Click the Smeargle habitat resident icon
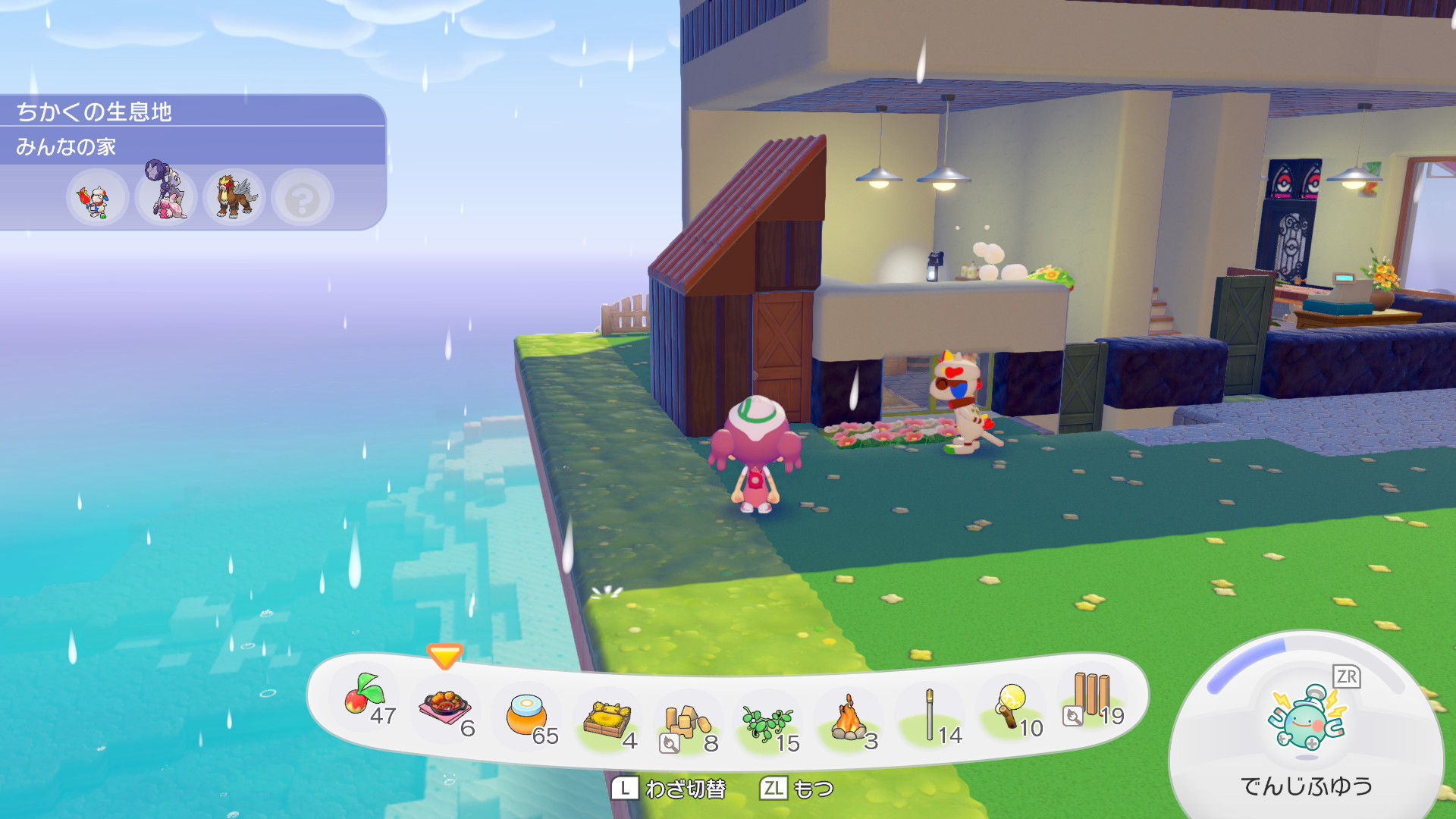Image resolution: width=1456 pixels, height=819 pixels. (96, 199)
